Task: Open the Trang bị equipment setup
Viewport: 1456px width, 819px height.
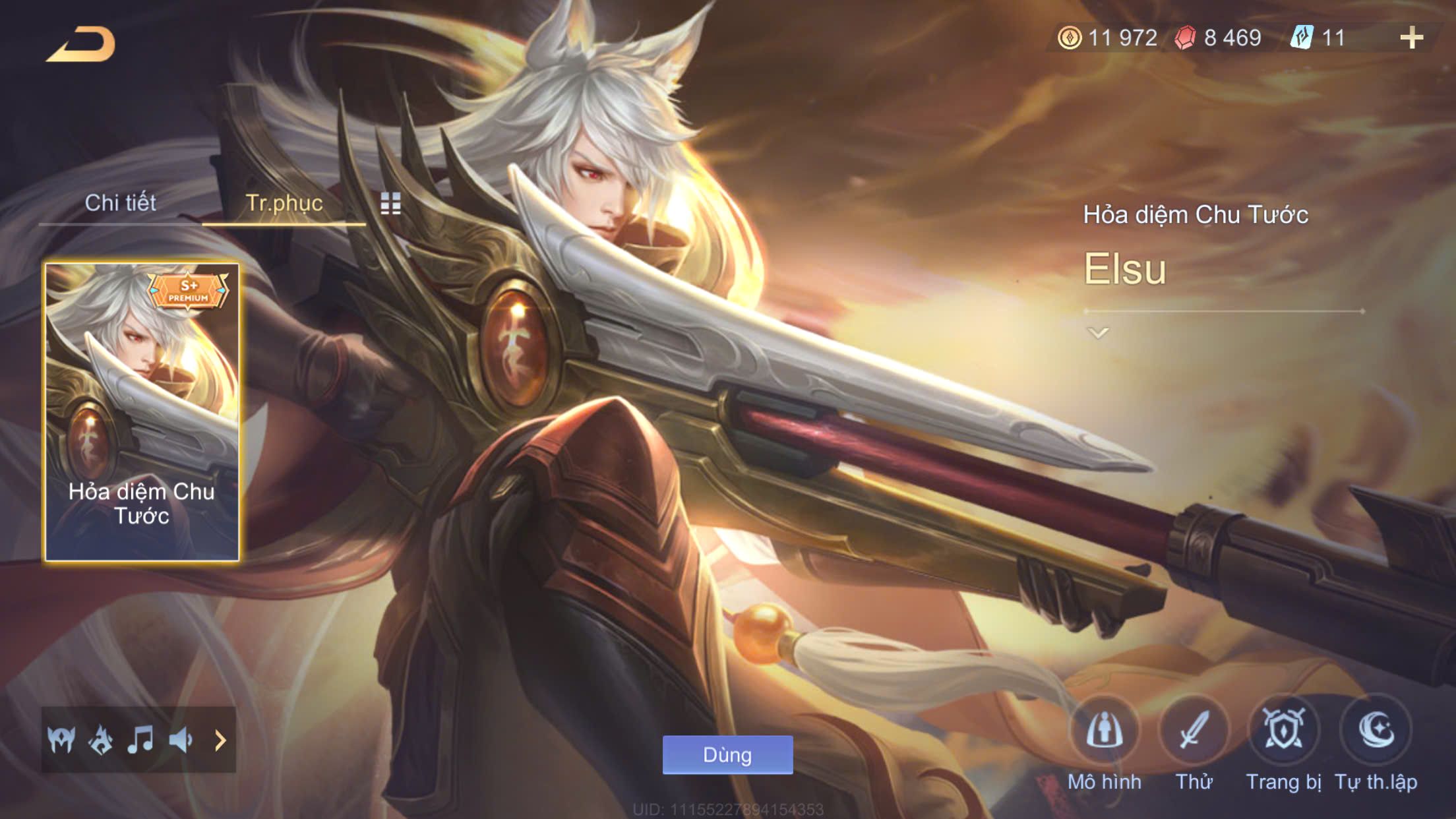Action: pos(1283,731)
